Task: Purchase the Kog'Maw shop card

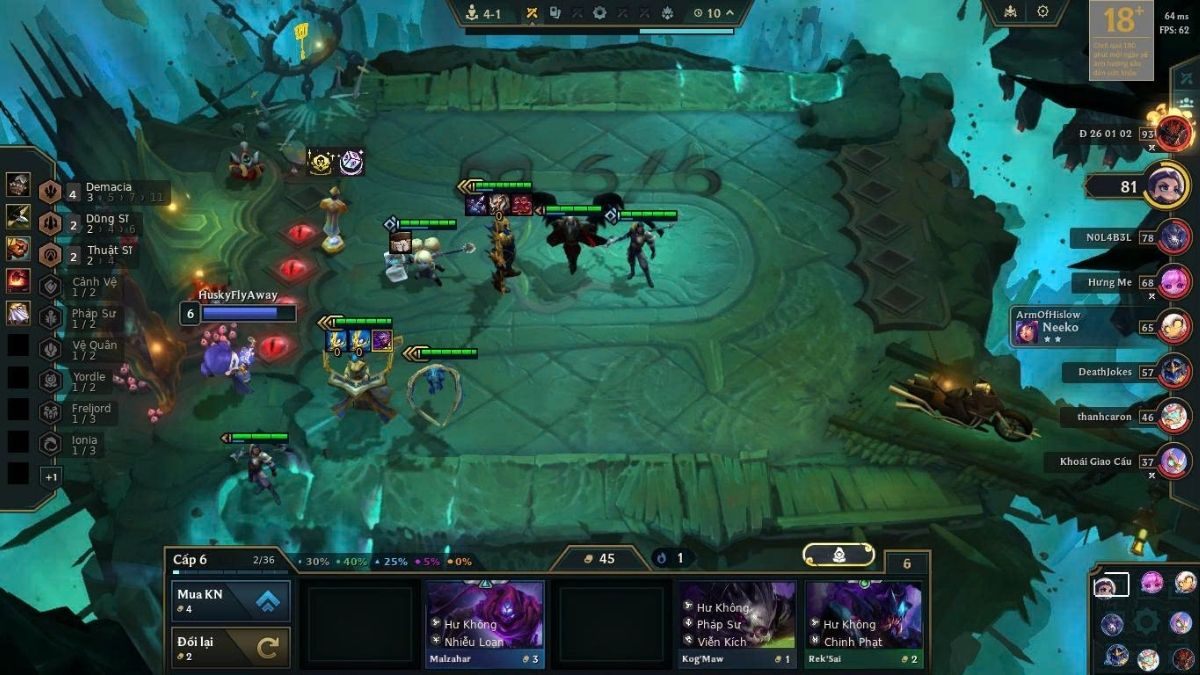Action: [737, 624]
